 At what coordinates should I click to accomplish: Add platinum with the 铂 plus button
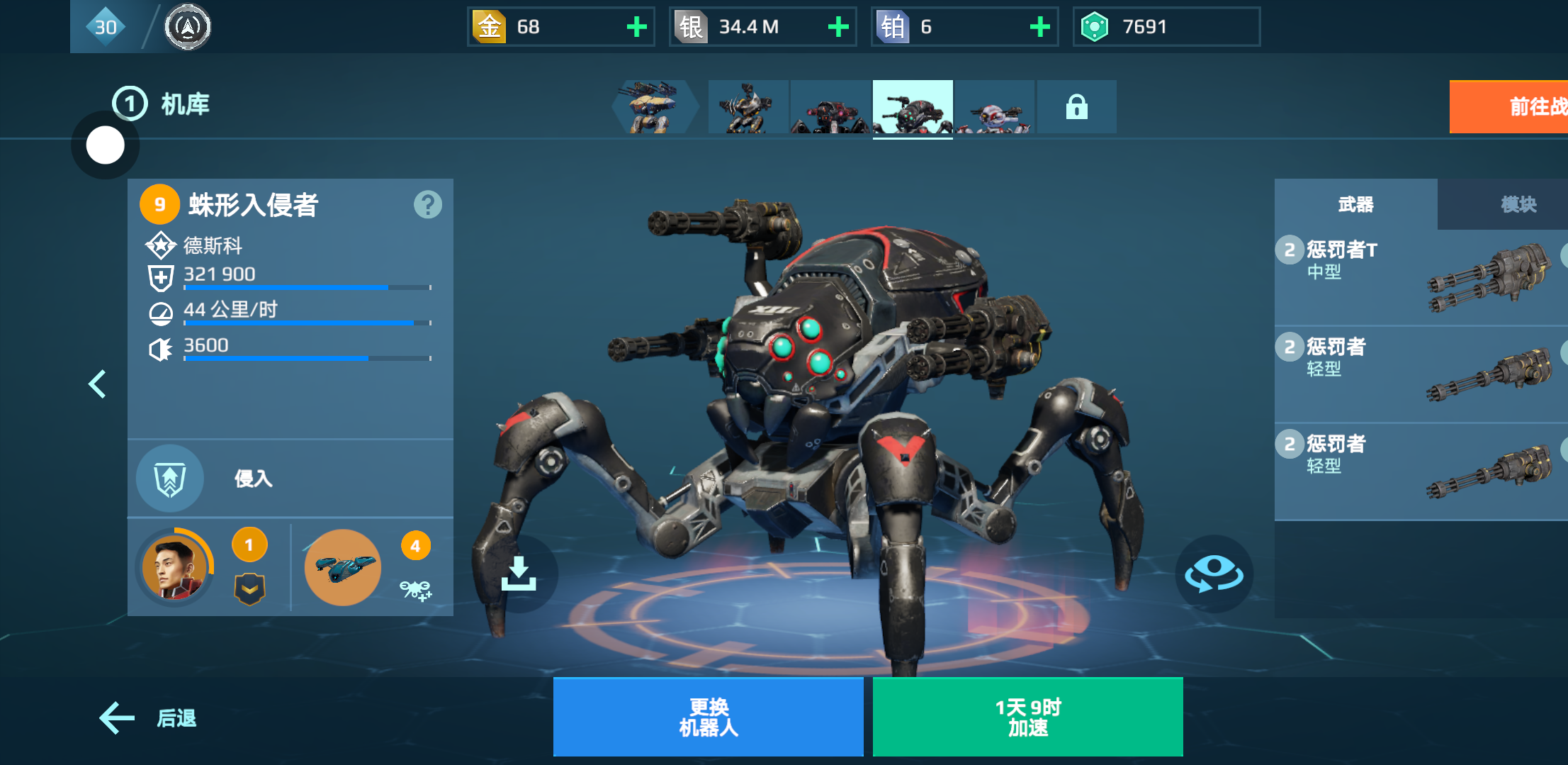point(1039,27)
